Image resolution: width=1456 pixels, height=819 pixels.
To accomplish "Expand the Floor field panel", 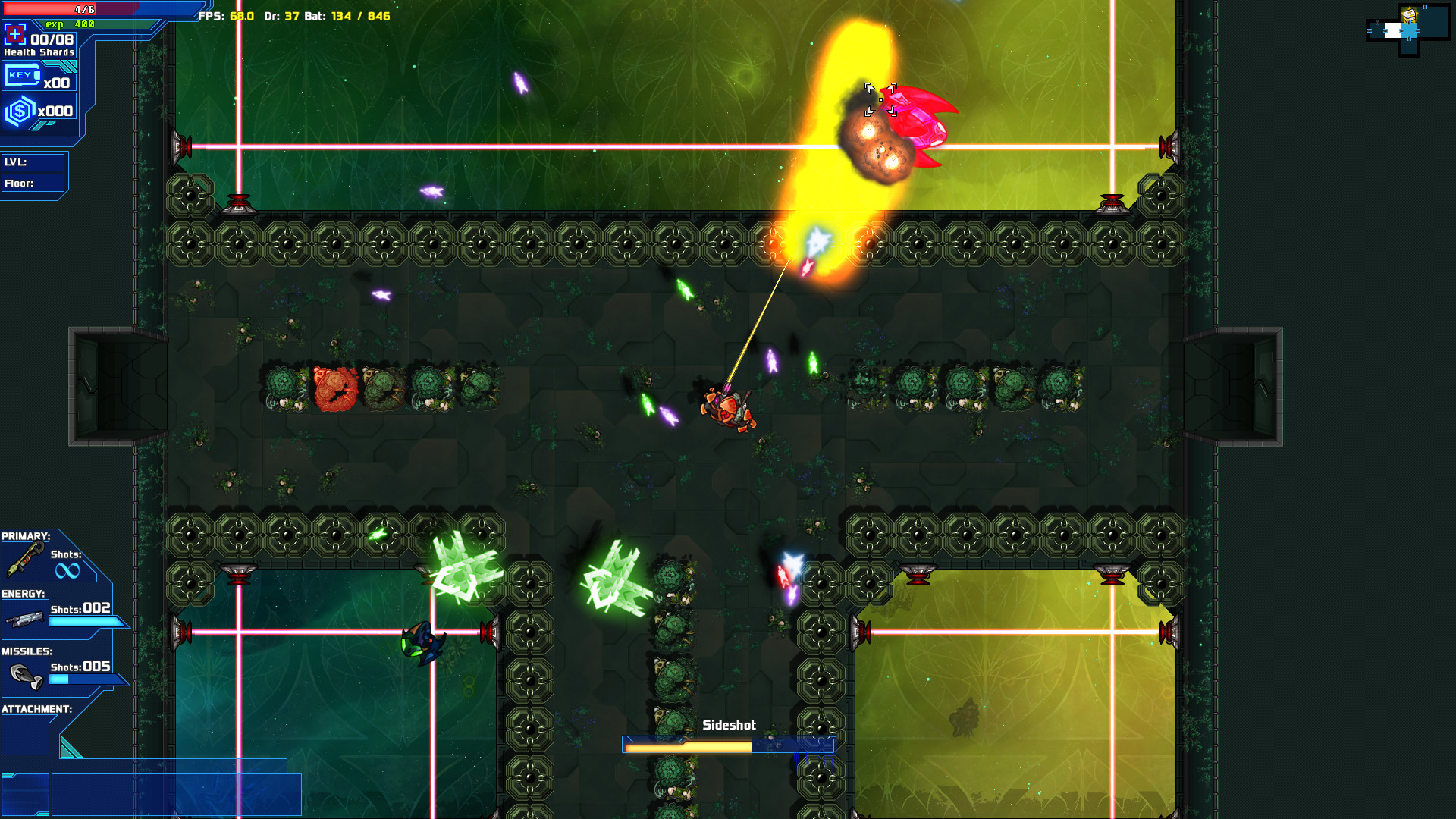I will [34, 183].
